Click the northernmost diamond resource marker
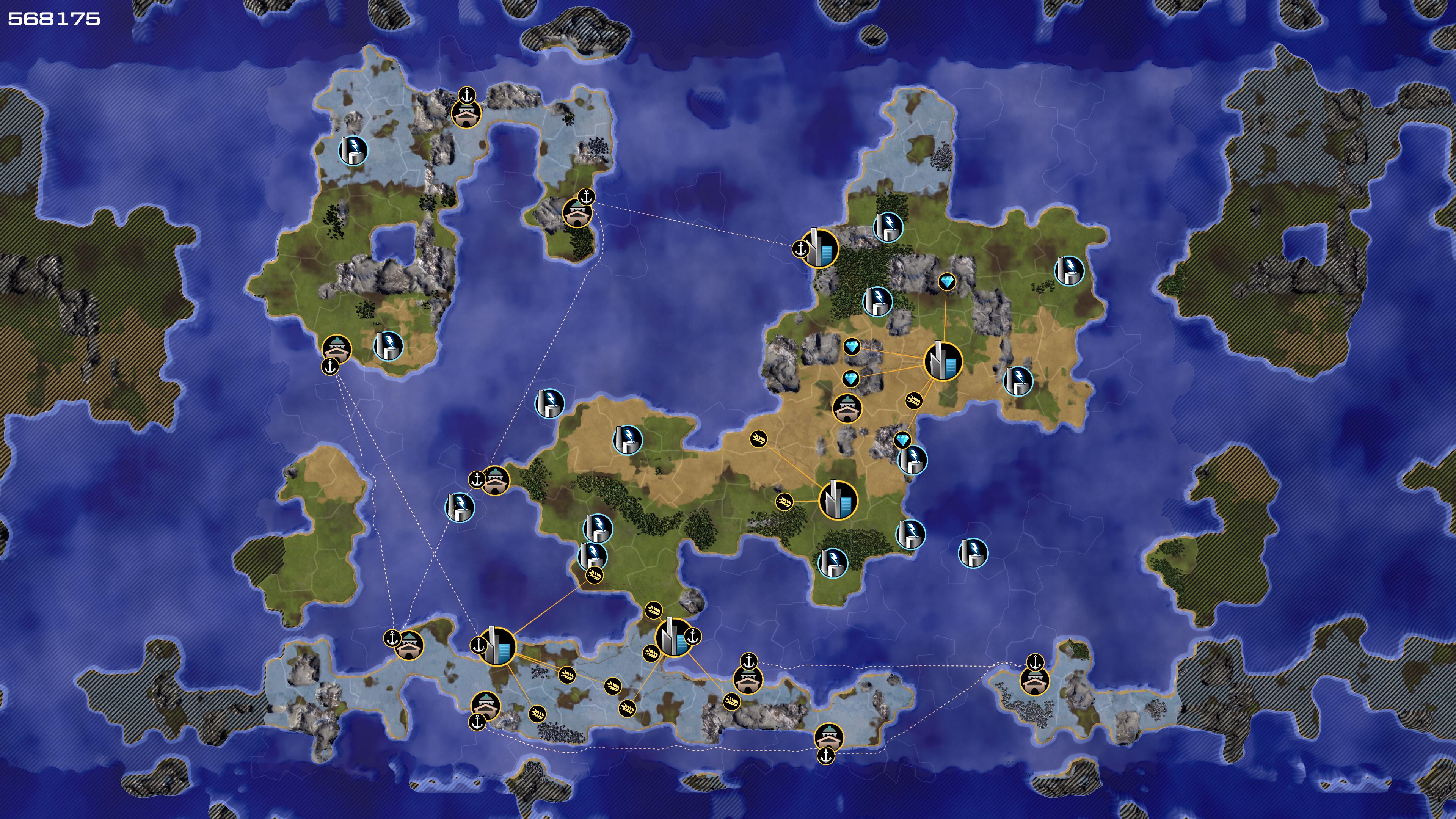This screenshot has width=1456, height=819. click(x=947, y=281)
